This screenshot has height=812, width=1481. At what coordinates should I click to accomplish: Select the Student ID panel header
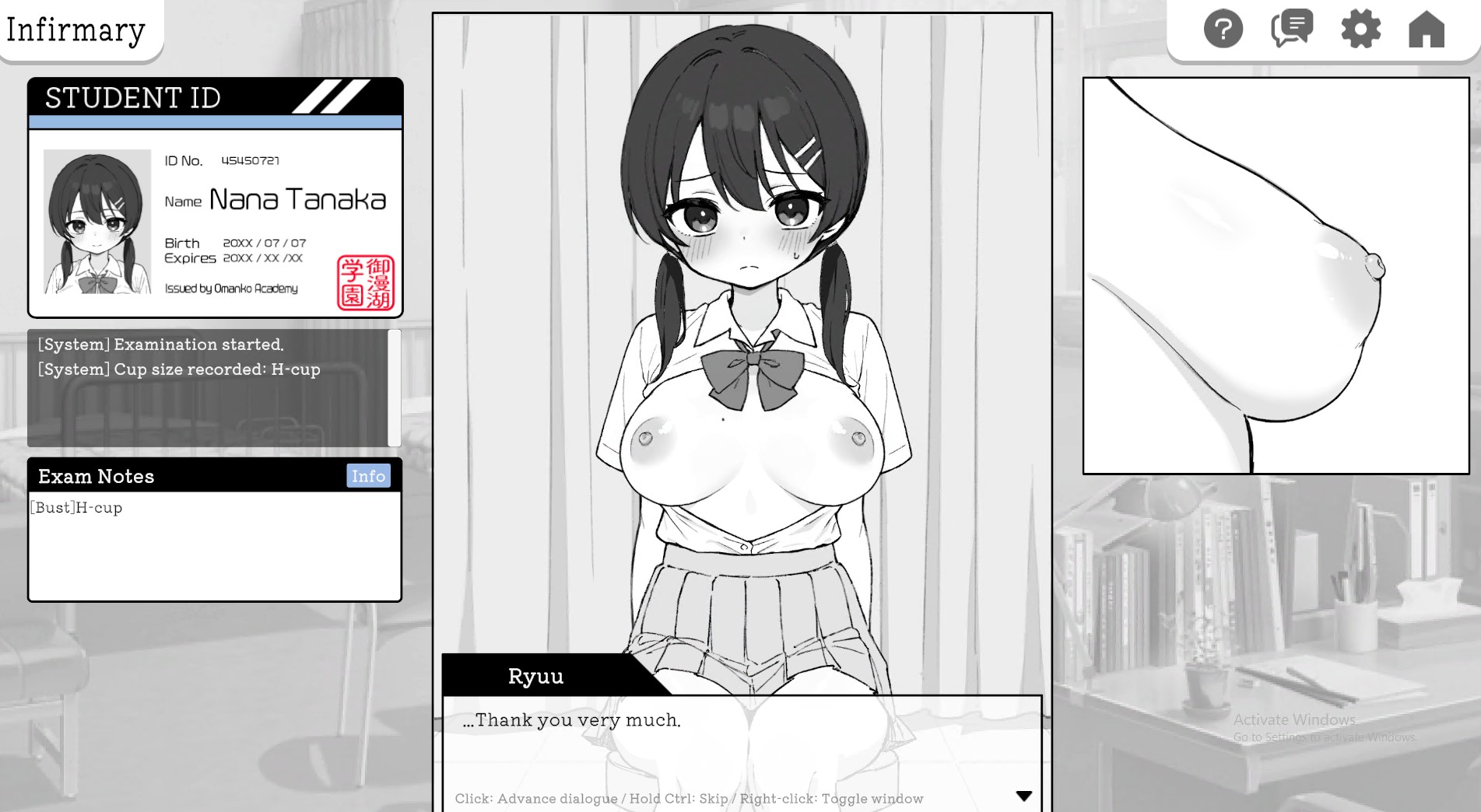pyautogui.click(x=131, y=97)
